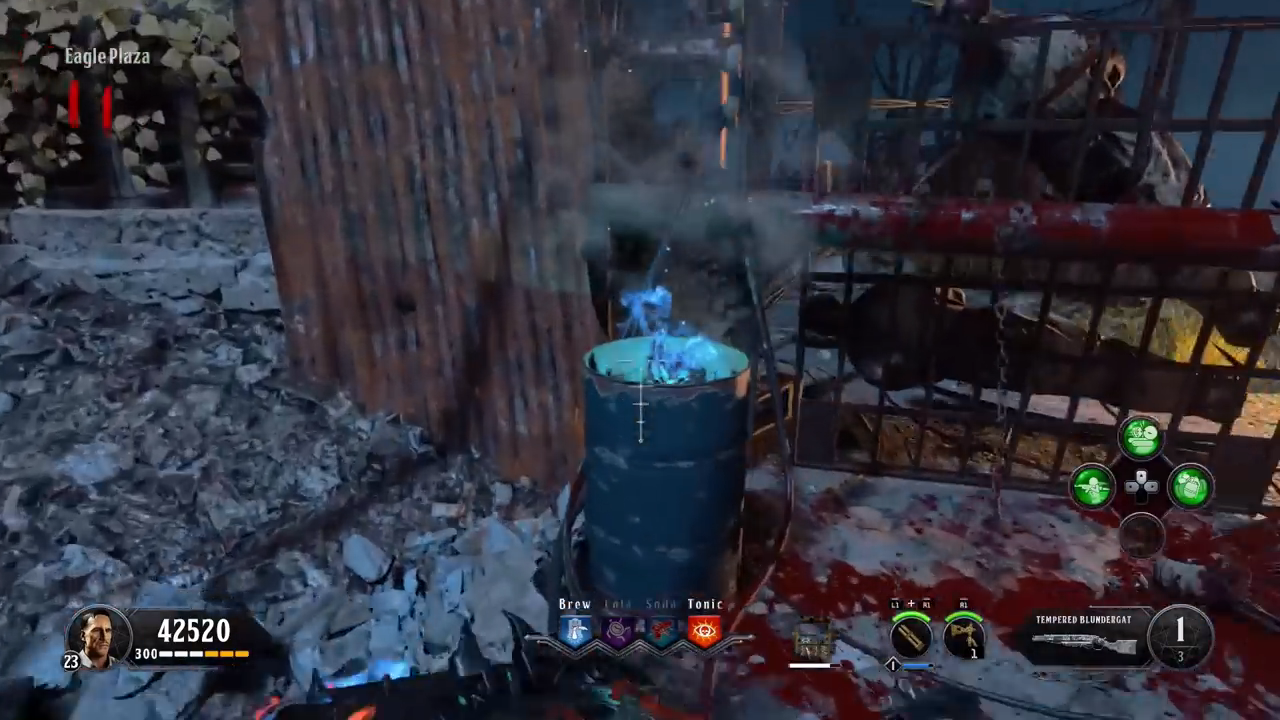
Task: Select the red Tonic eye perk icon
Action: pos(704,631)
